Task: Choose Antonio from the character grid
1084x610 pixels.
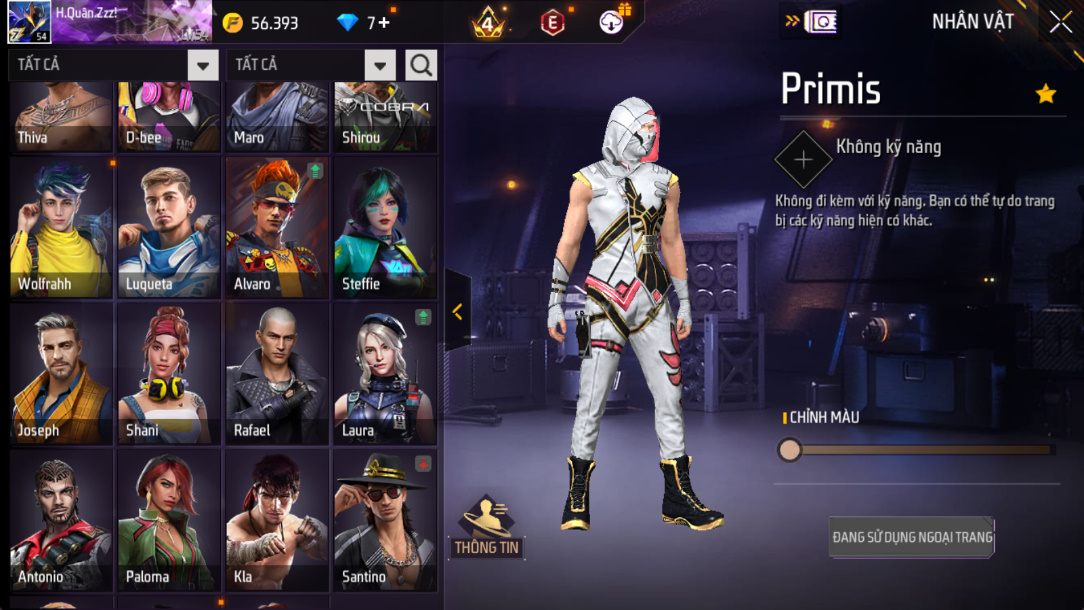Action: click(61, 520)
